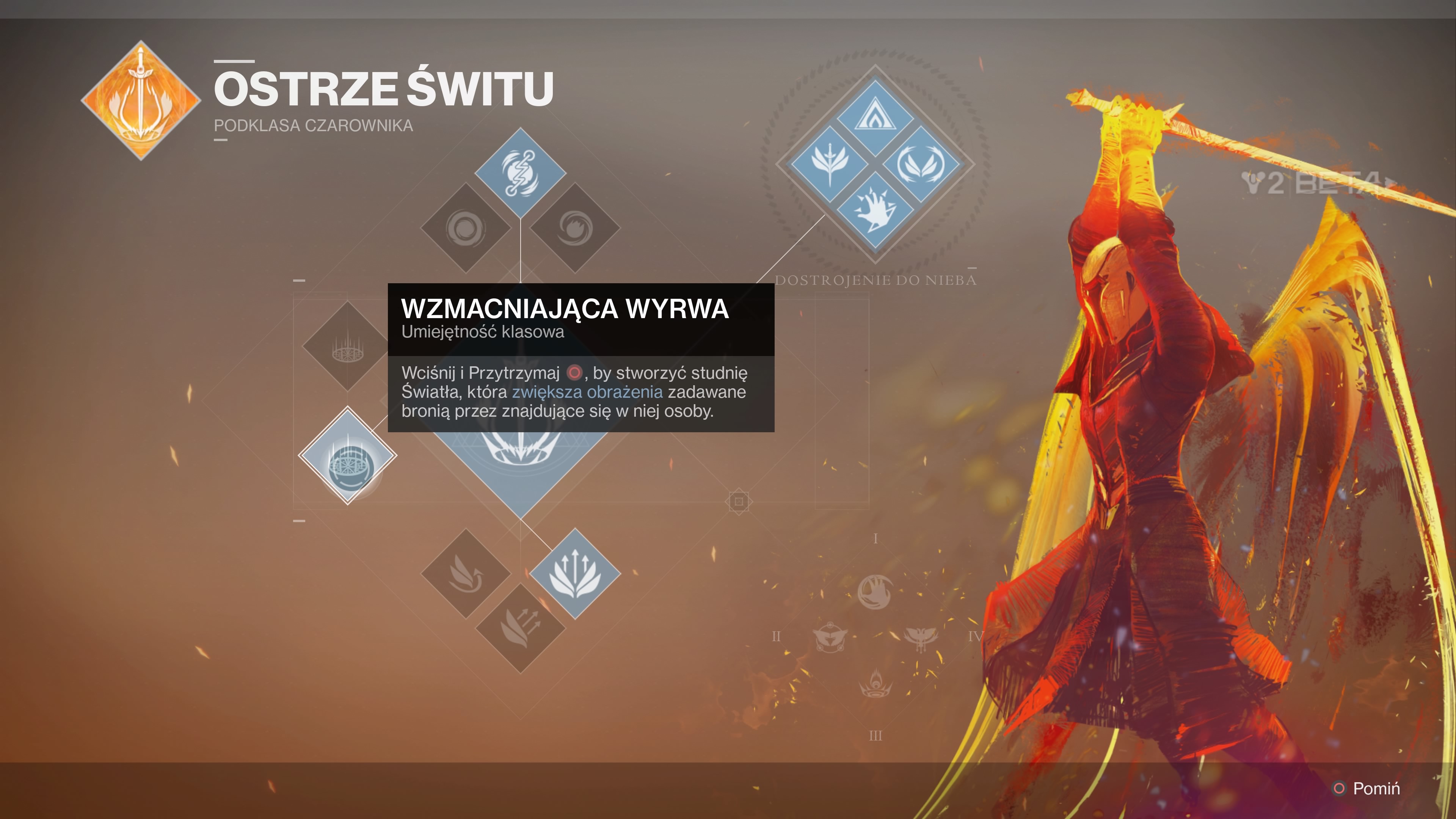The height and width of the screenshot is (819, 1456).
Task: Choose the dimmed bird-wing glide node
Action: pos(465,573)
